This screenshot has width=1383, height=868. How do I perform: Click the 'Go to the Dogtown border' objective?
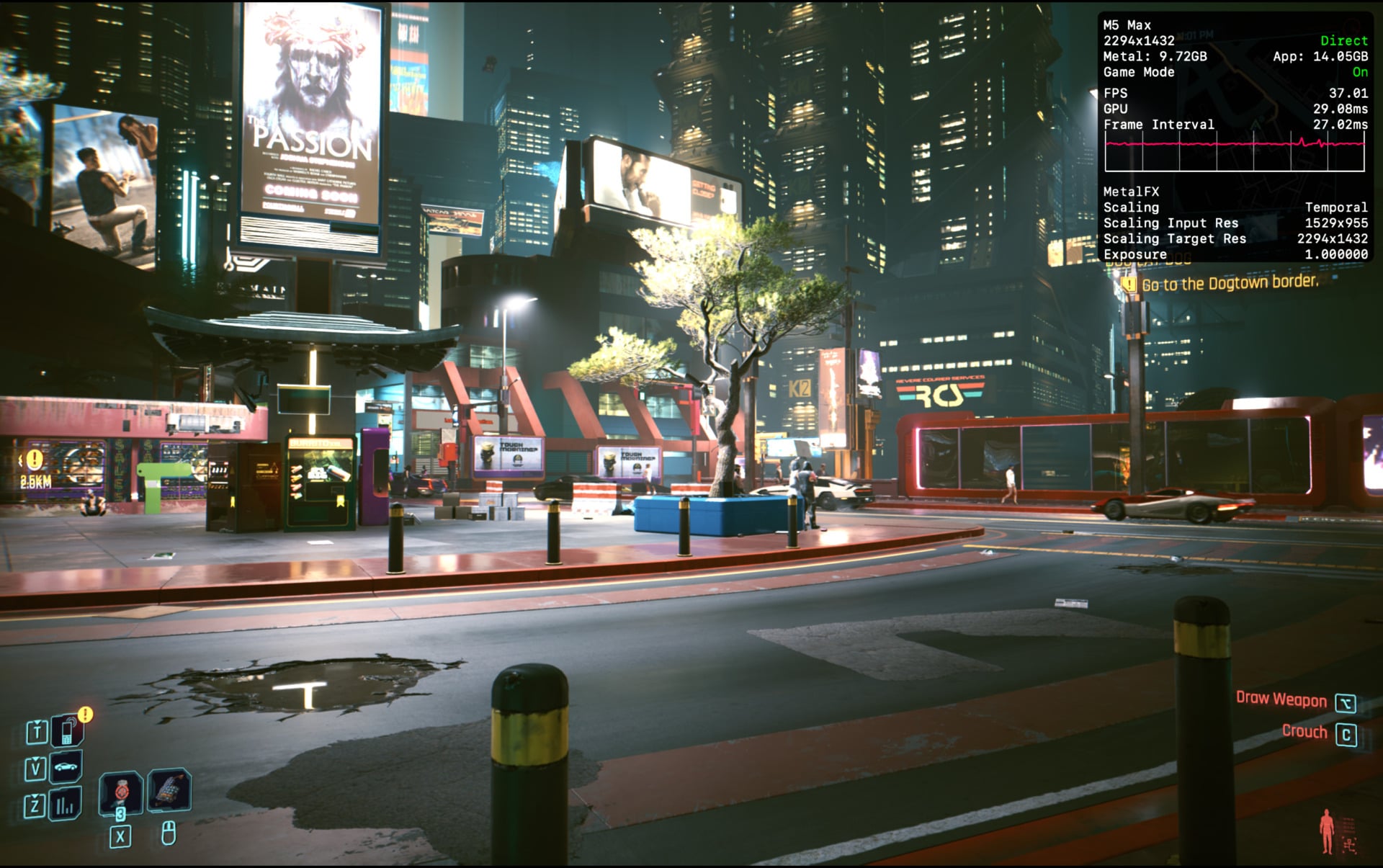coord(1229,283)
